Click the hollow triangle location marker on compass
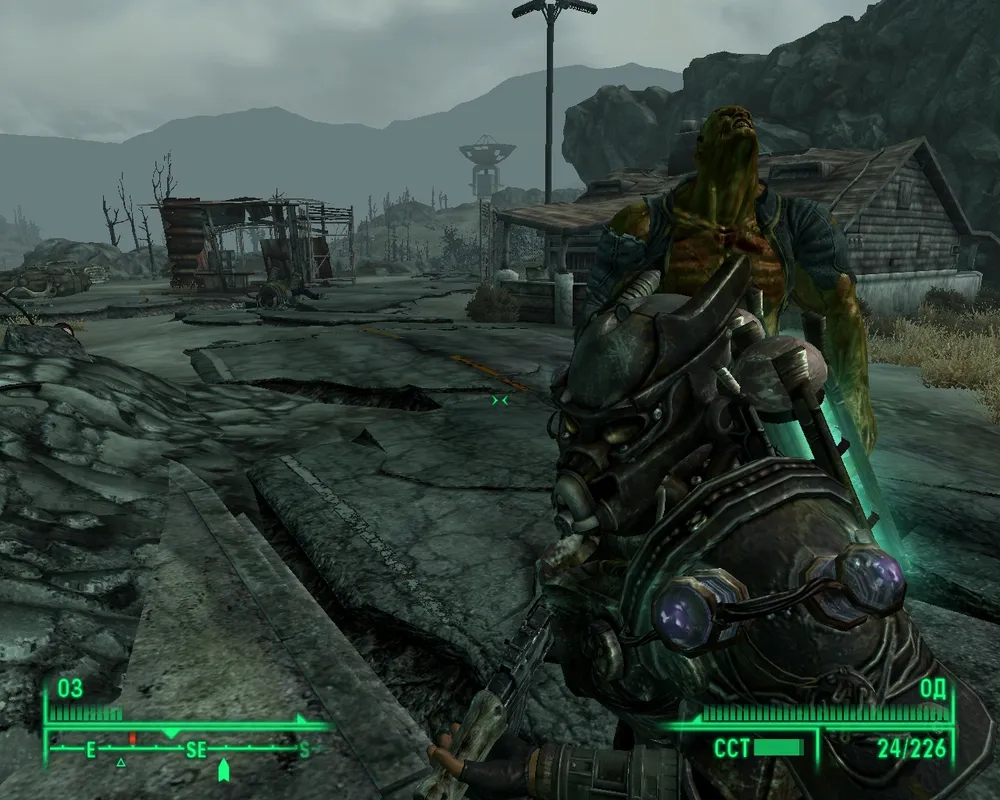This screenshot has height=800, width=1000. (121, 763)
